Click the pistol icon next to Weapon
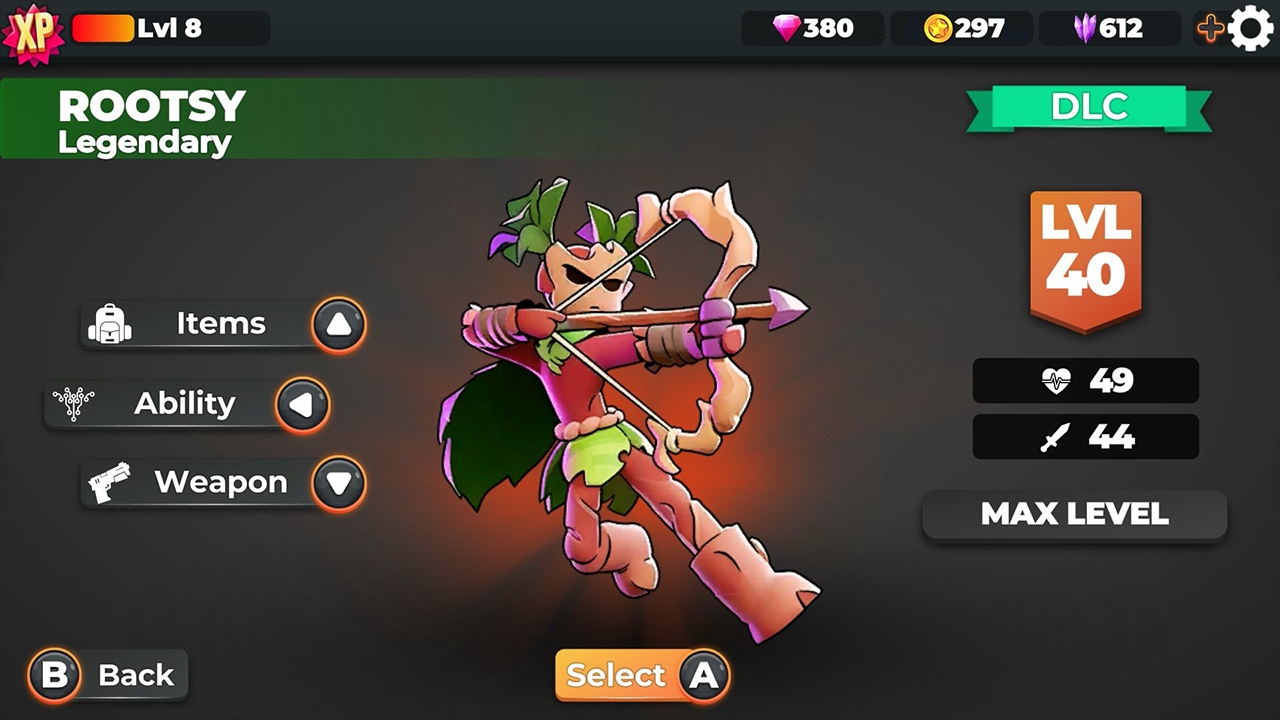Image resolution: width=1280 pixels, height=720 pixels. (111, 481)
